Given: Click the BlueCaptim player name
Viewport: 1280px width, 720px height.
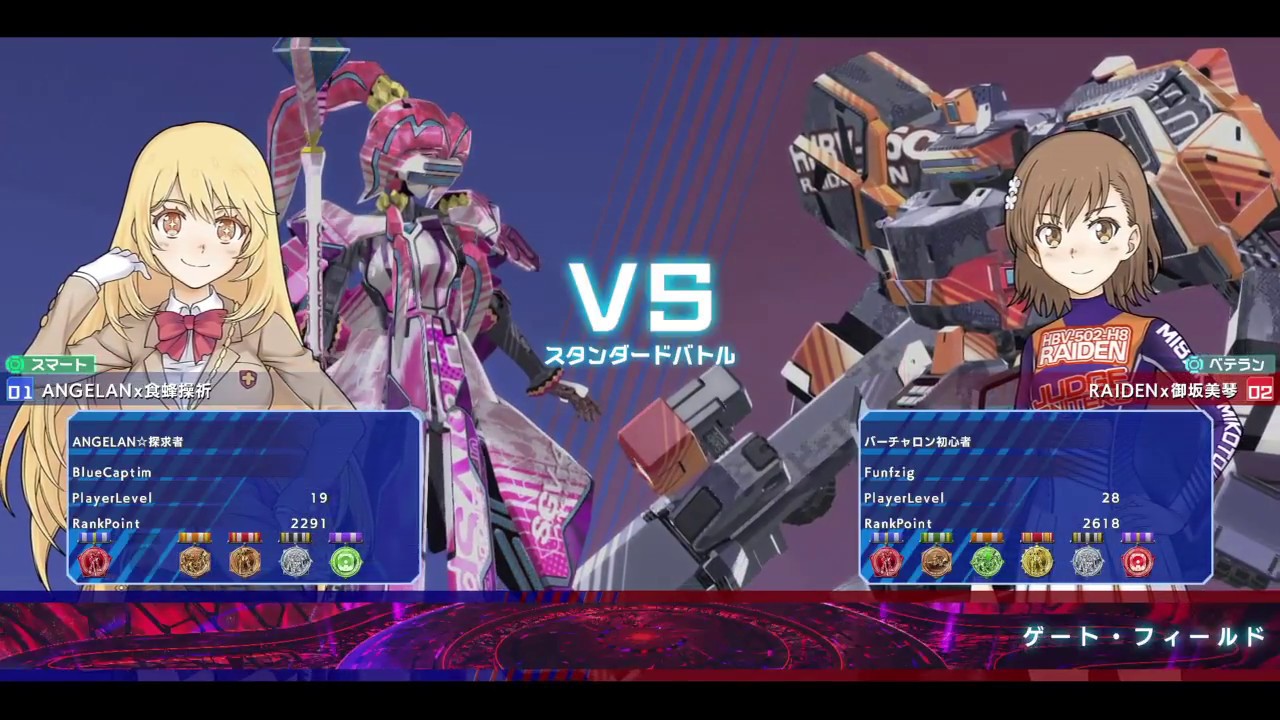Looking at the screenshot, I should [111, 473].
